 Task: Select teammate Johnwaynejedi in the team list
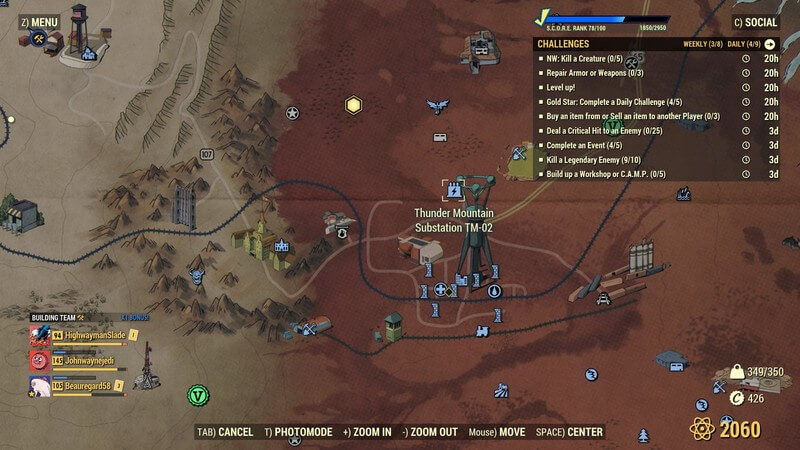(88, 360)
